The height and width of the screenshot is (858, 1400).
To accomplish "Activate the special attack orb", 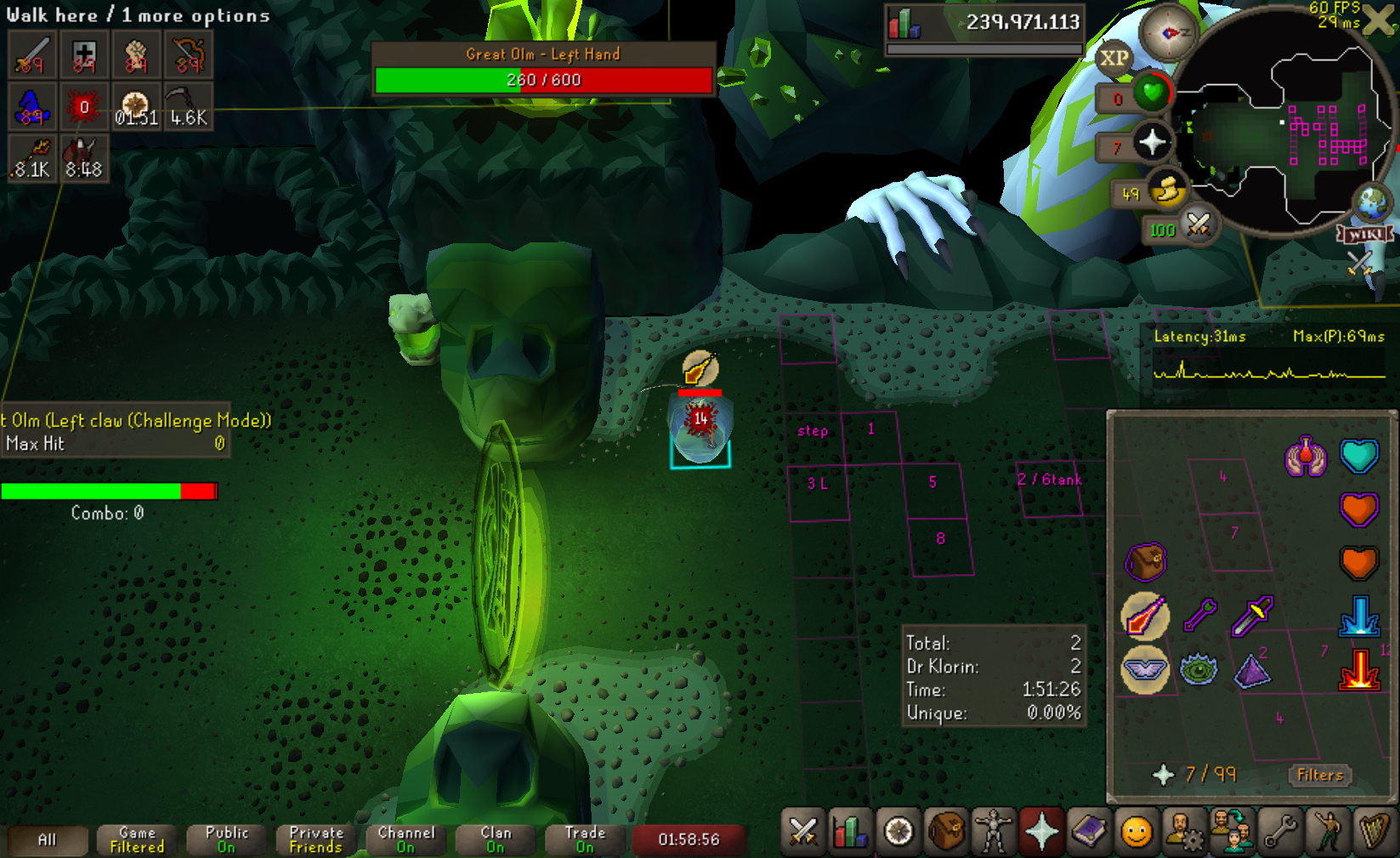I will [x=1199, y=225].
